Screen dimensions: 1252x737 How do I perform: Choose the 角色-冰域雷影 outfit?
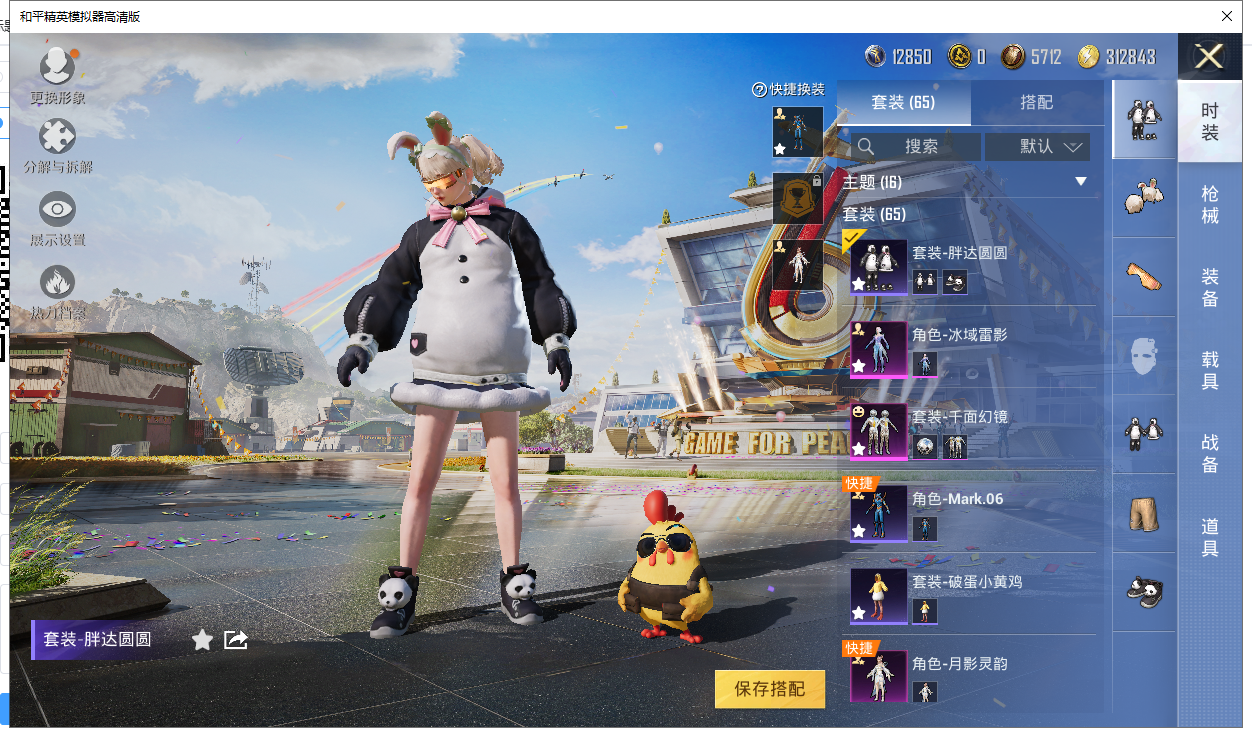coord(970,349)
